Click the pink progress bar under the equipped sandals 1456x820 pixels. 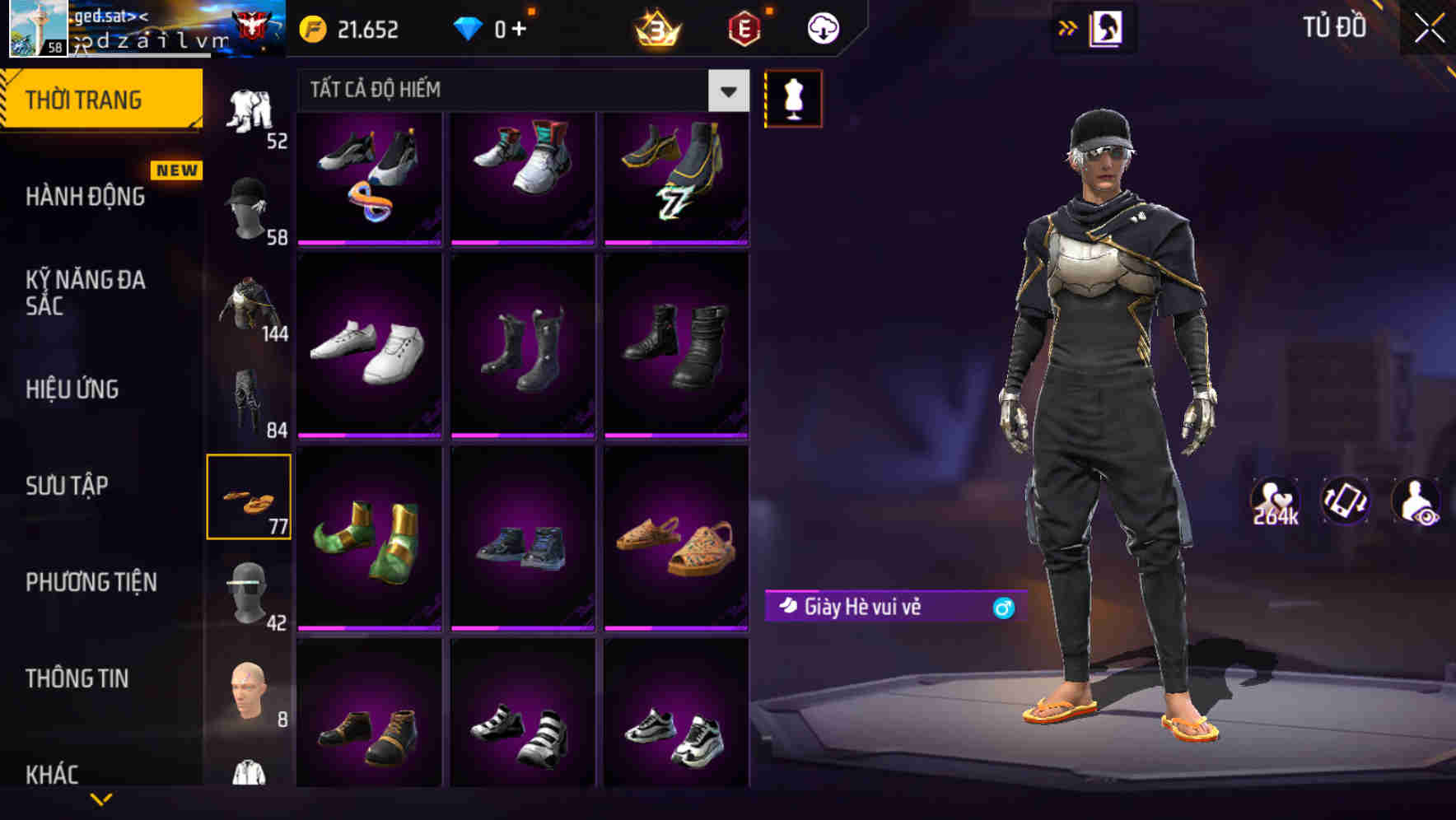pos(677,628)
